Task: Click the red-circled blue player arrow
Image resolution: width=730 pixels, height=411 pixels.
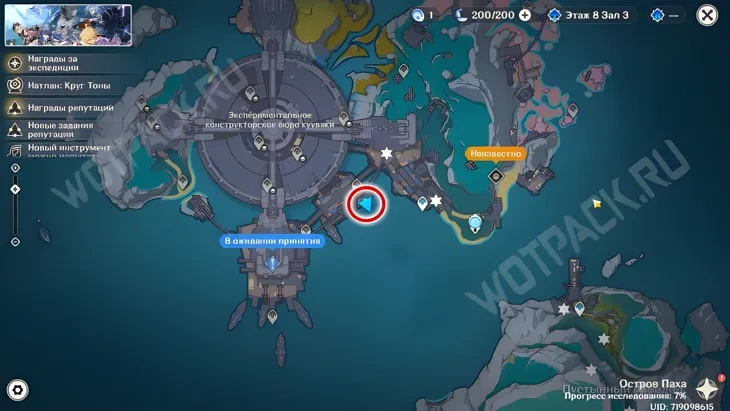Action: (366, 204)
